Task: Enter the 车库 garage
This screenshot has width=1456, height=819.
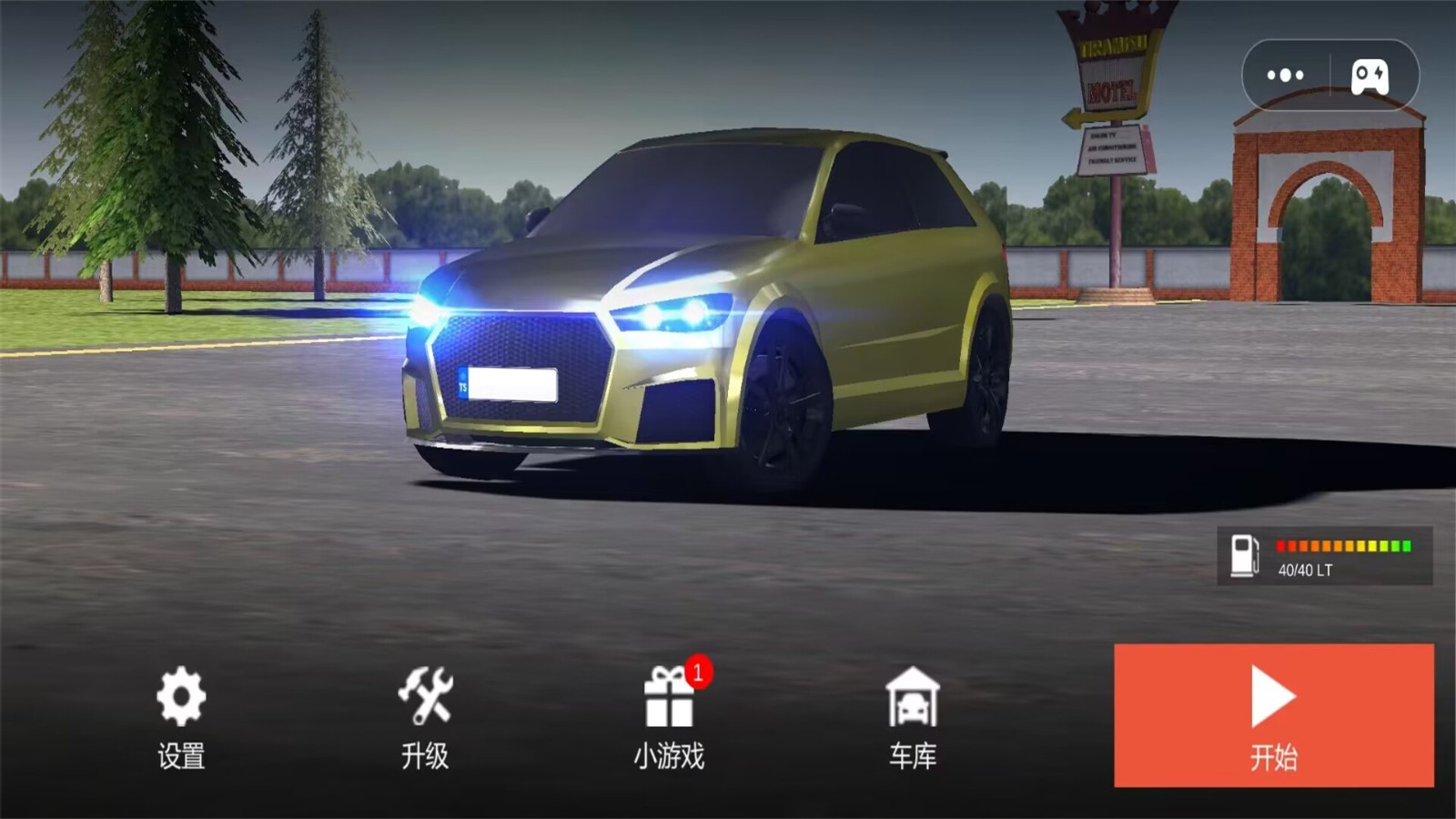Action: (x=912, y=716)
